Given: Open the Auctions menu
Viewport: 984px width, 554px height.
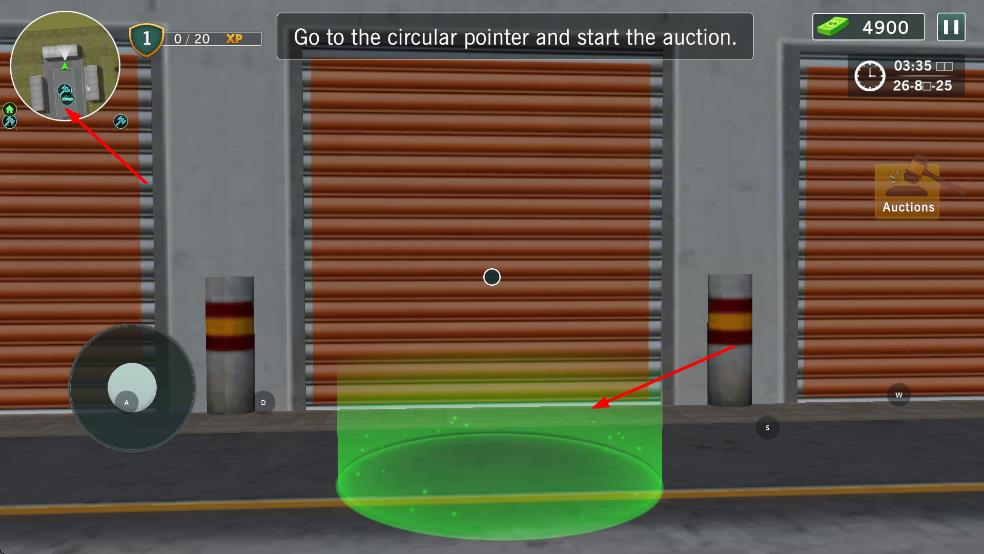Looking at the screenshot, I should tap(908, 189).
